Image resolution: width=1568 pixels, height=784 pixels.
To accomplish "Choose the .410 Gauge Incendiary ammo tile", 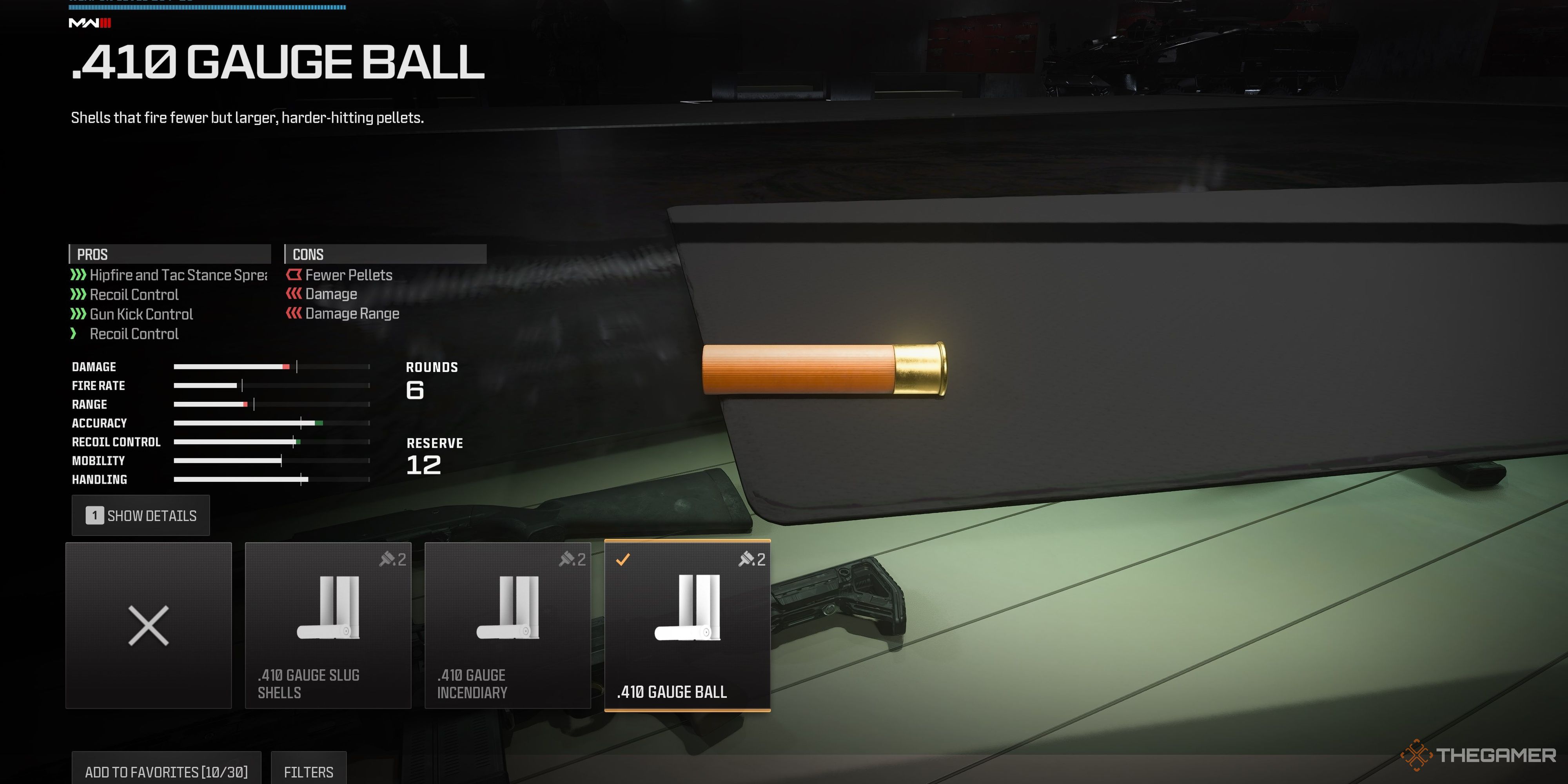I will tap(507, 625).
